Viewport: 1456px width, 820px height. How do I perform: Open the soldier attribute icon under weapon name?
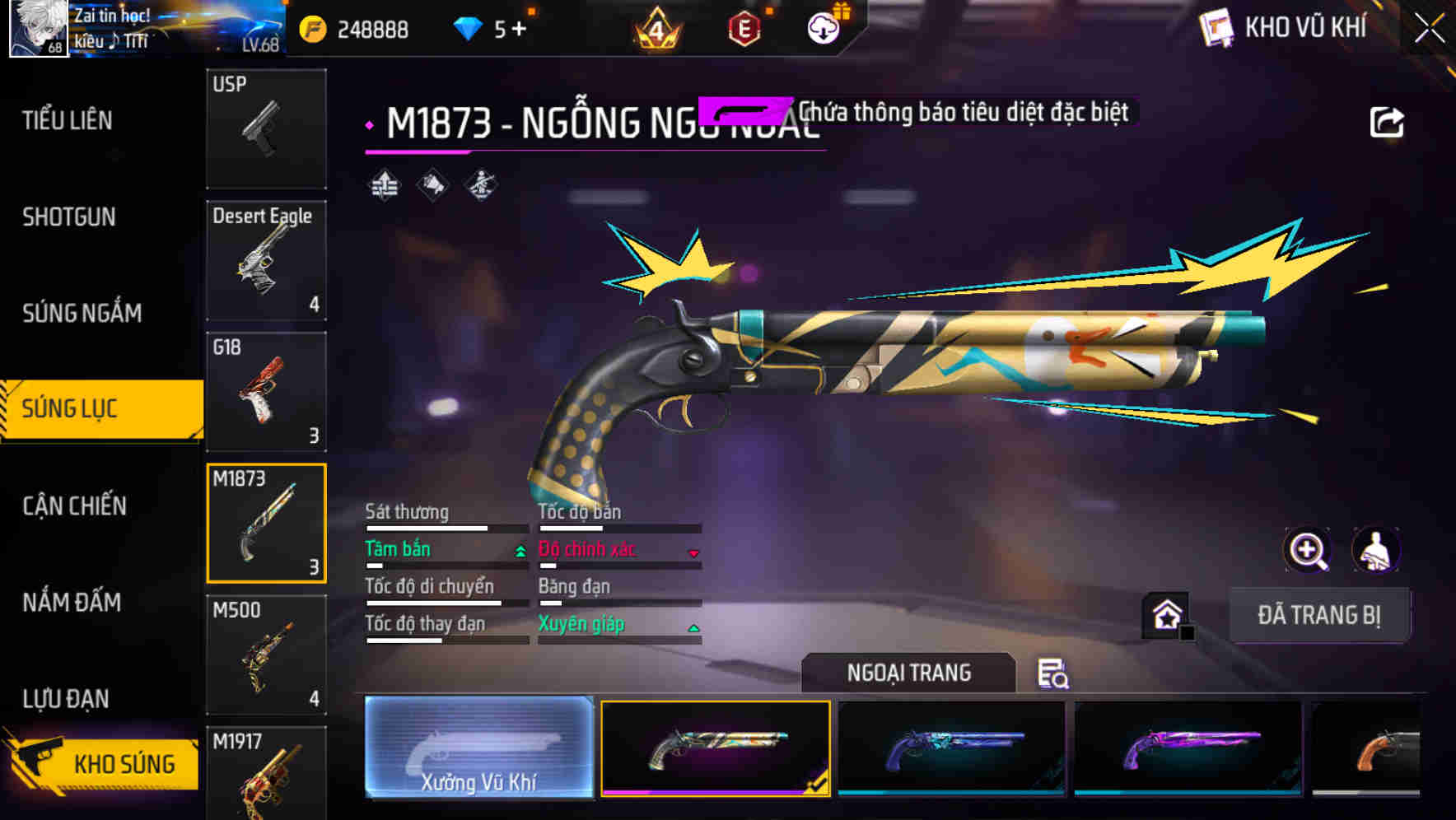479,187
